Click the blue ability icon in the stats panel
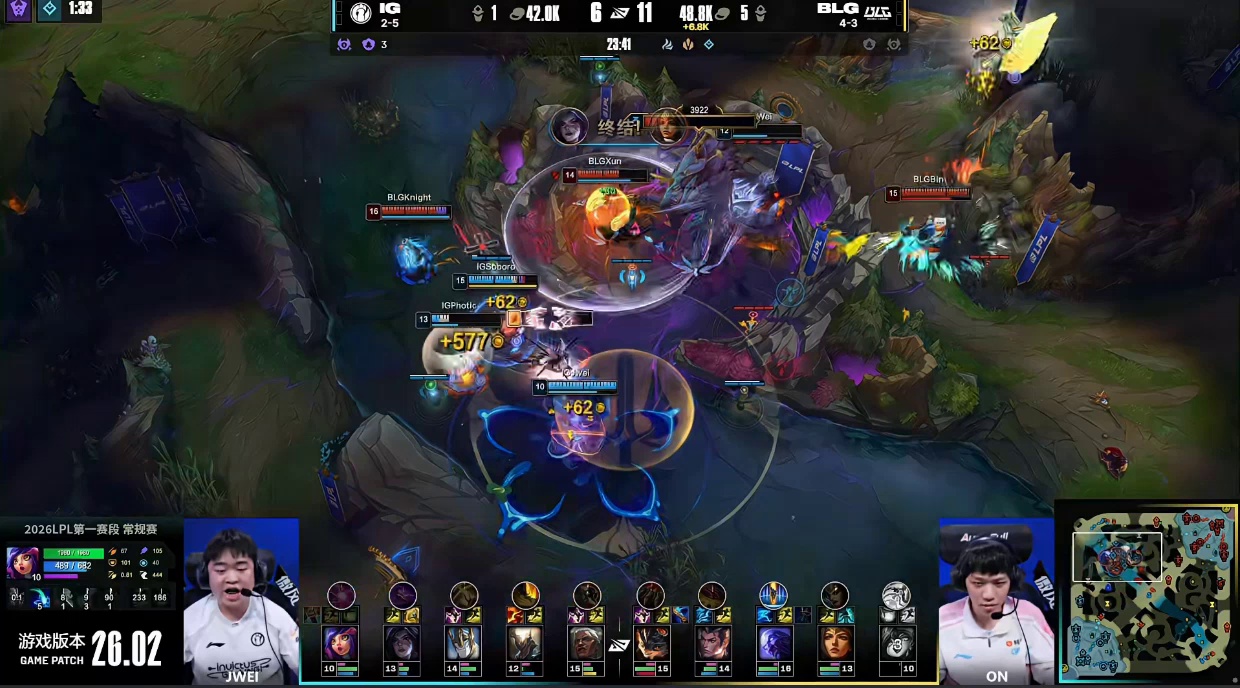 pyautogui.click(x=40, y=598)
